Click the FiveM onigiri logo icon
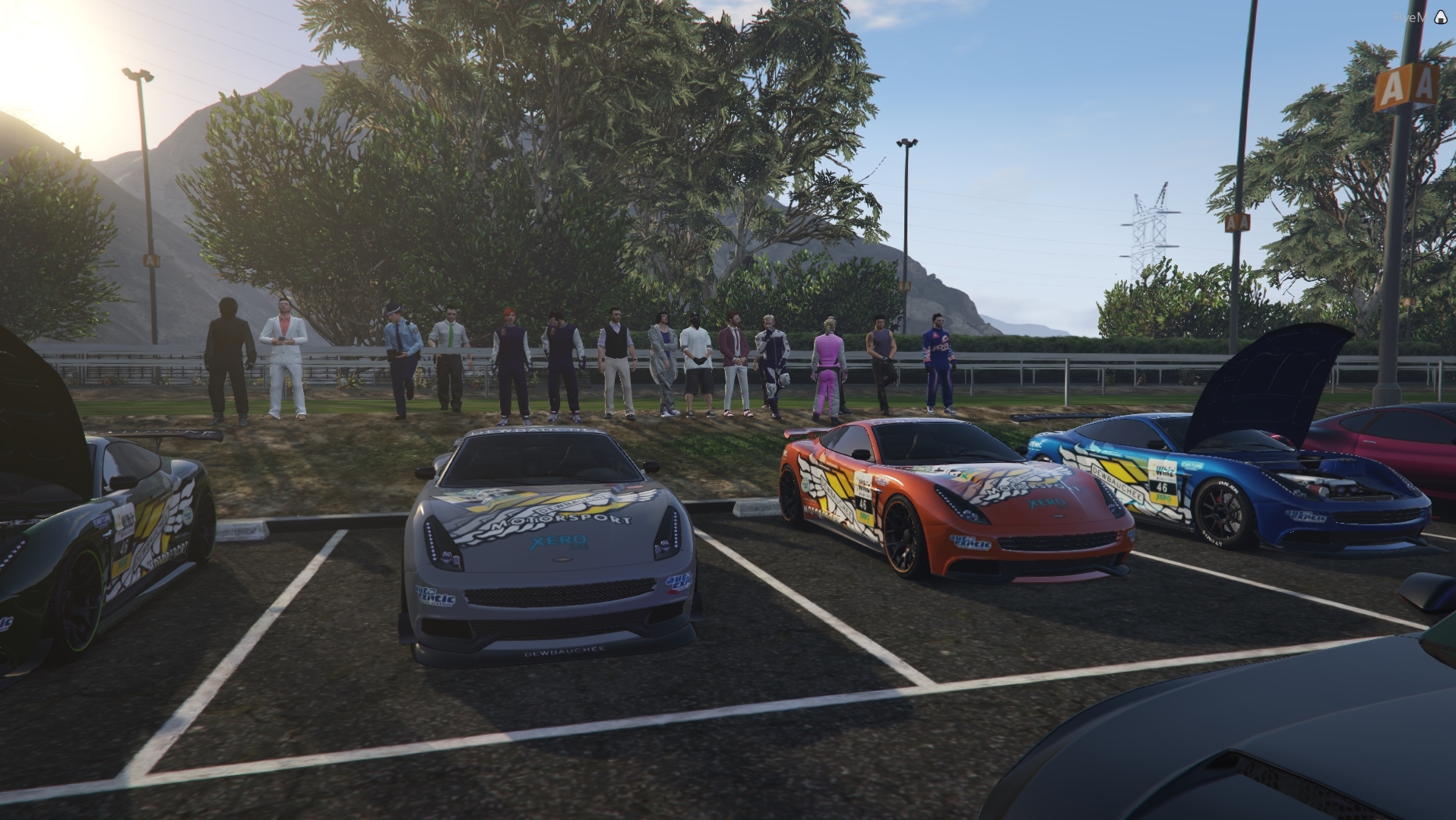This screenshot has height=820, width=1456. point(1440,18)
